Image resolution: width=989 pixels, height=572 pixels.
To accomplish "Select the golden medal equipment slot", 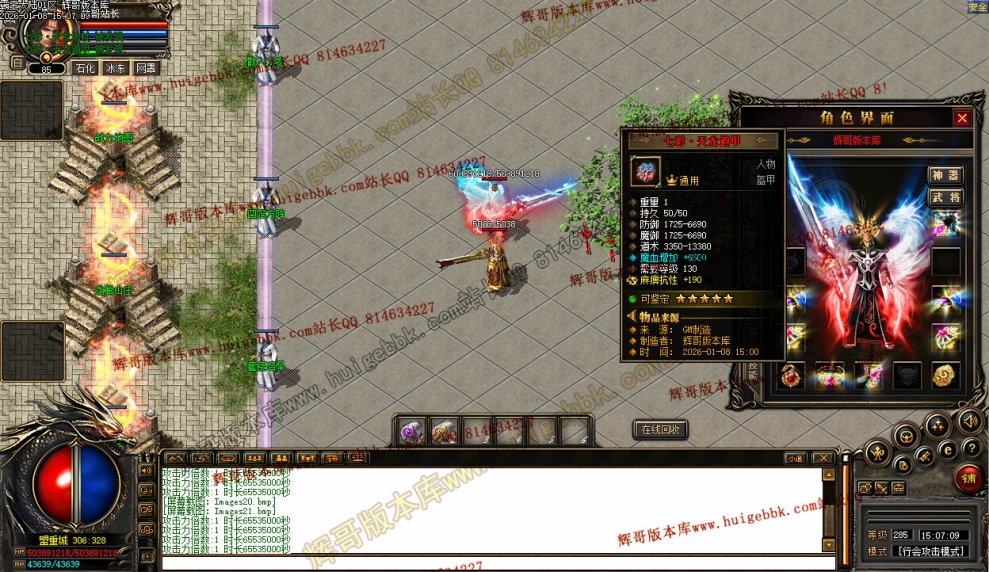I will pyautogui.click(x=945, y=376).
